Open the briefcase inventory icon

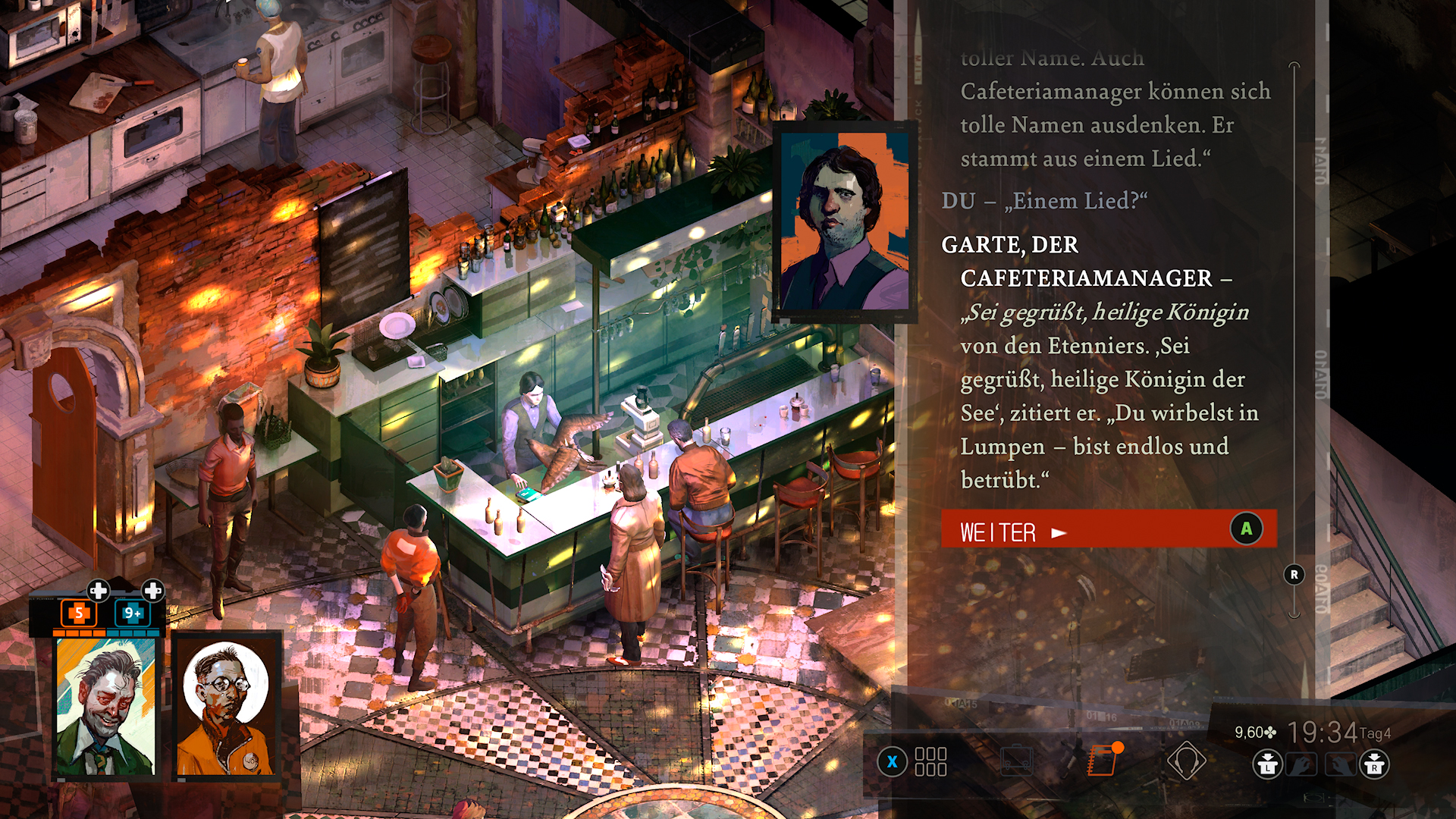point(1017,761)
